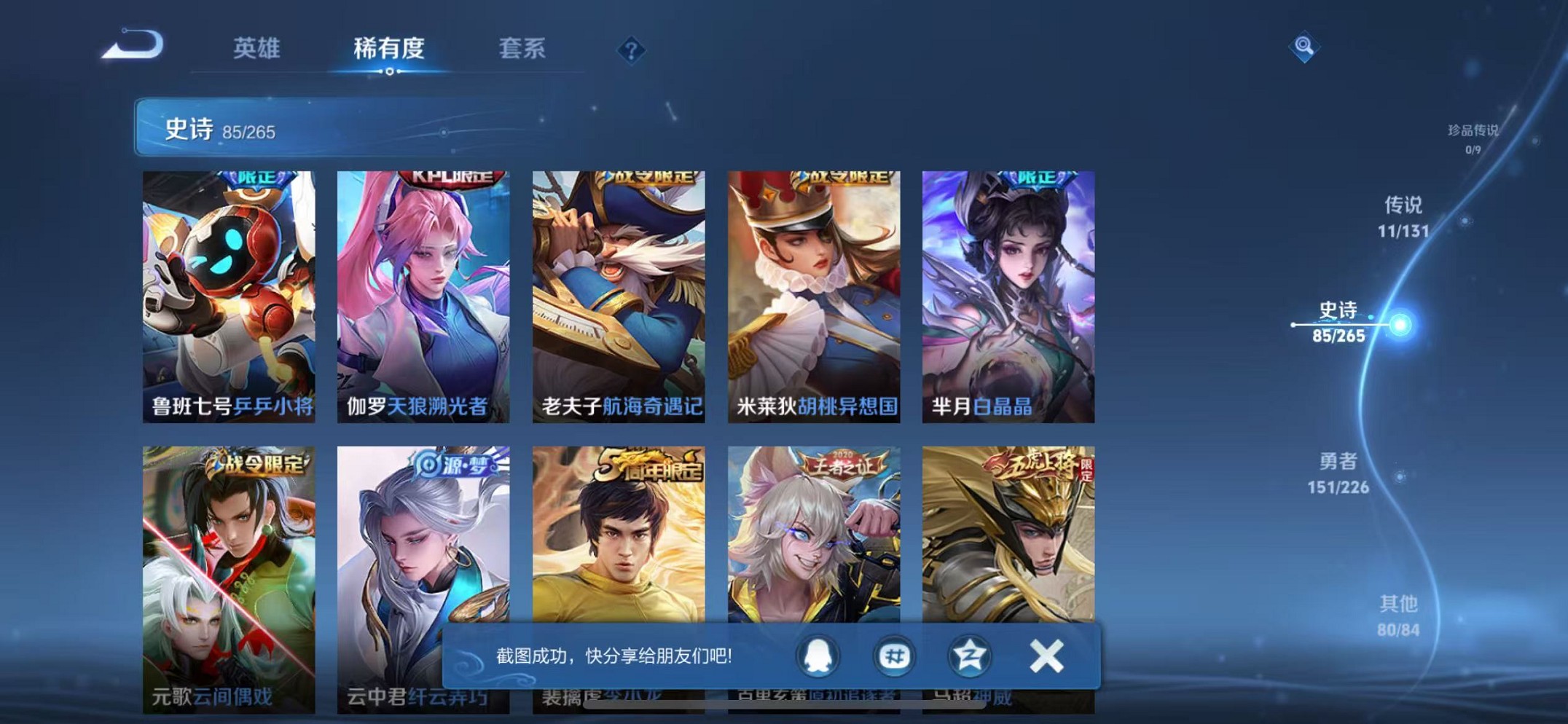
Task: Open the help question mark icon
Action: (631, 50)
